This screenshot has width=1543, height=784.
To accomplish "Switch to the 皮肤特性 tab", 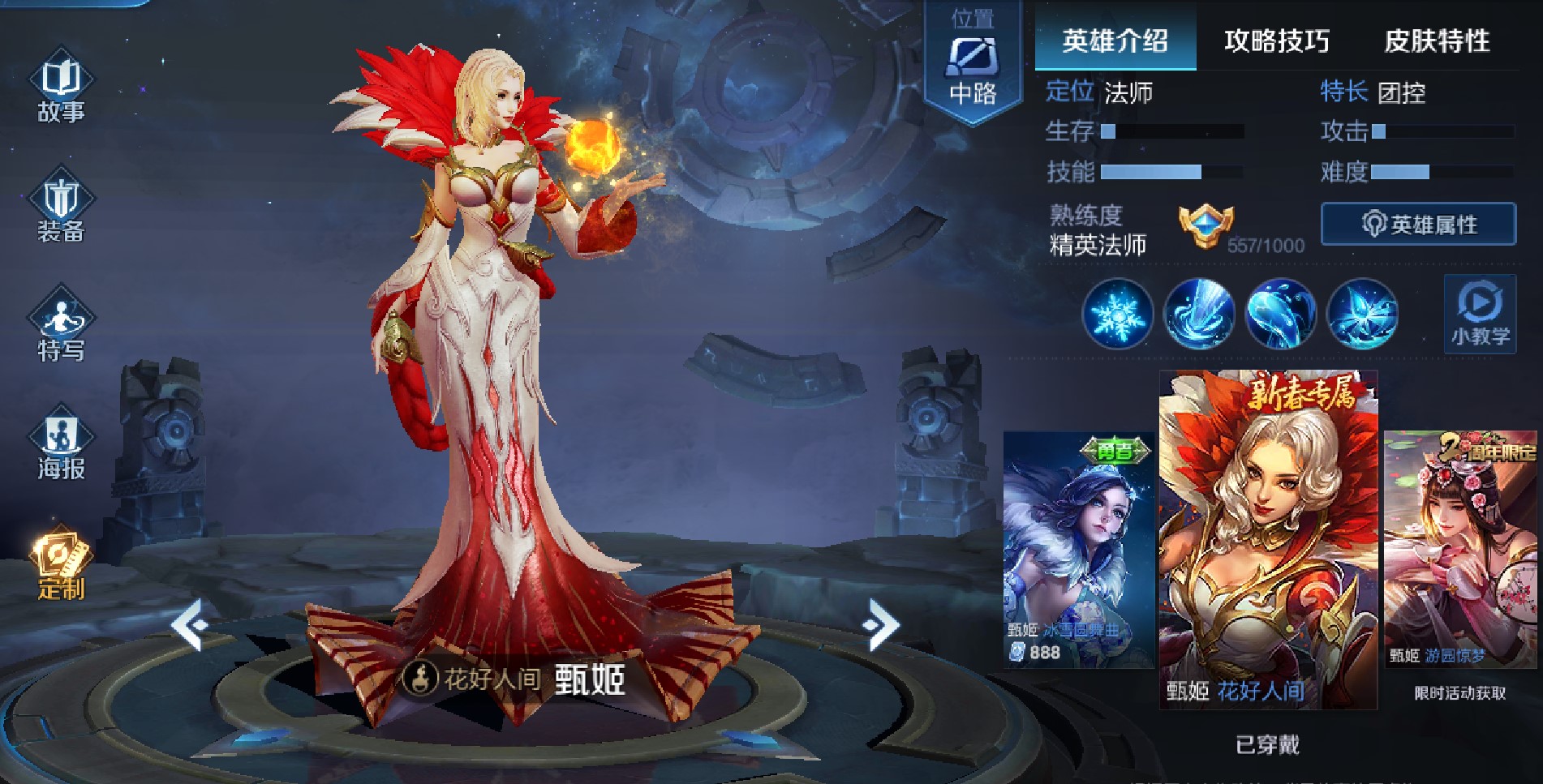I will tap(1439, 41).
